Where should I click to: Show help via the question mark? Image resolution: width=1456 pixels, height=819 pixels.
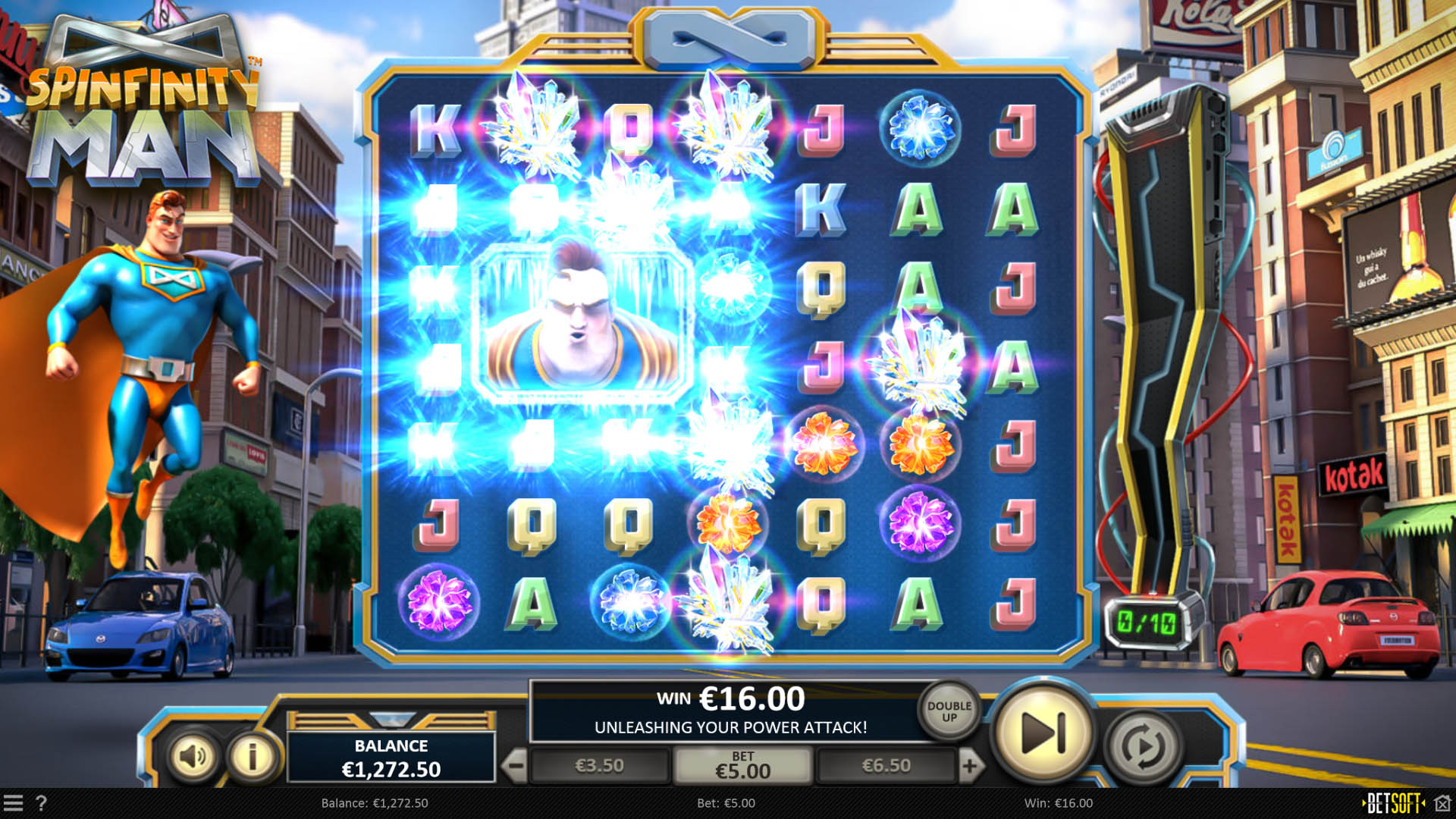pyautogui.click(x=41, y=803)
